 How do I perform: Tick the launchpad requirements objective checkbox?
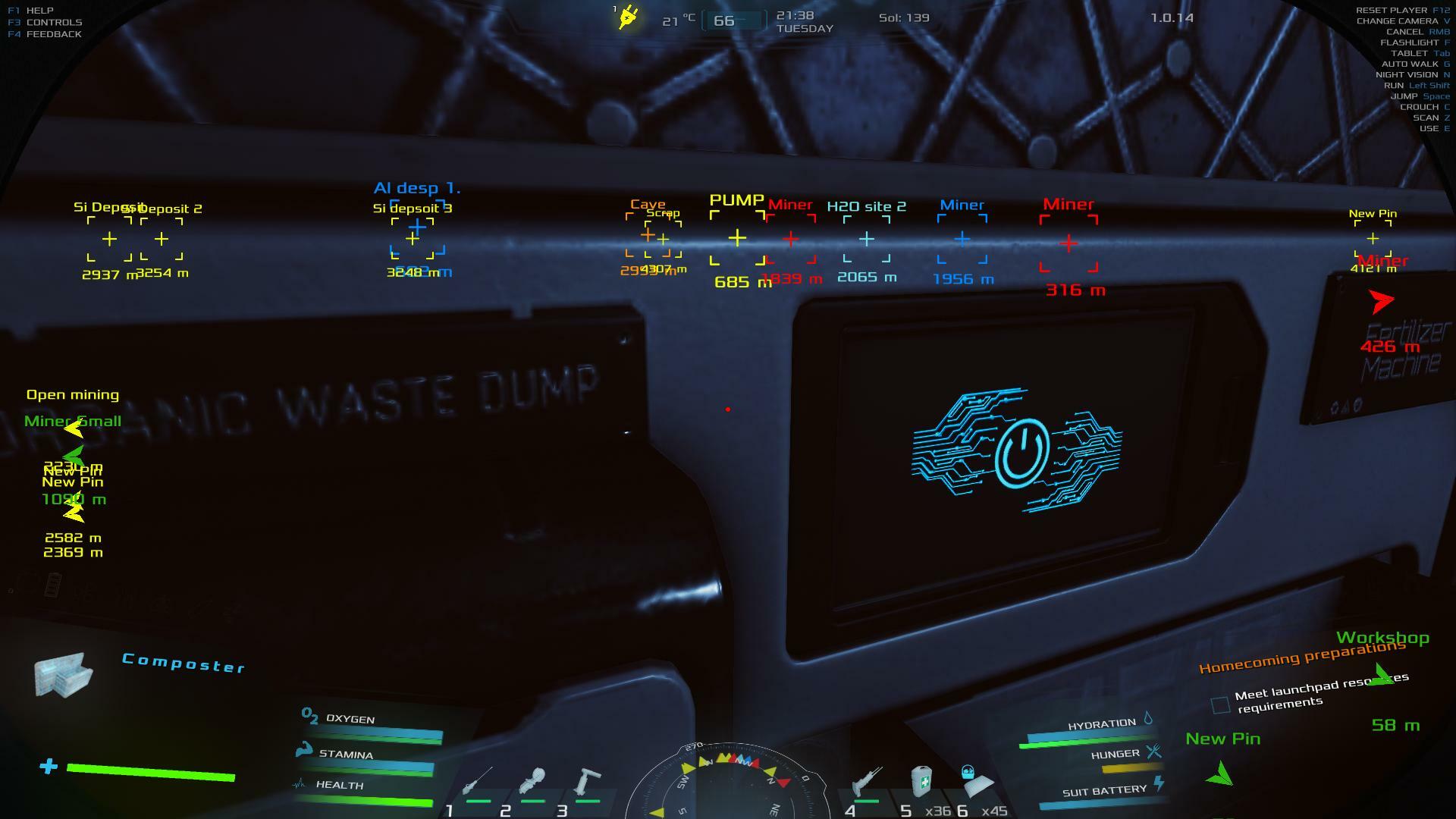[x=1220, y=705]
